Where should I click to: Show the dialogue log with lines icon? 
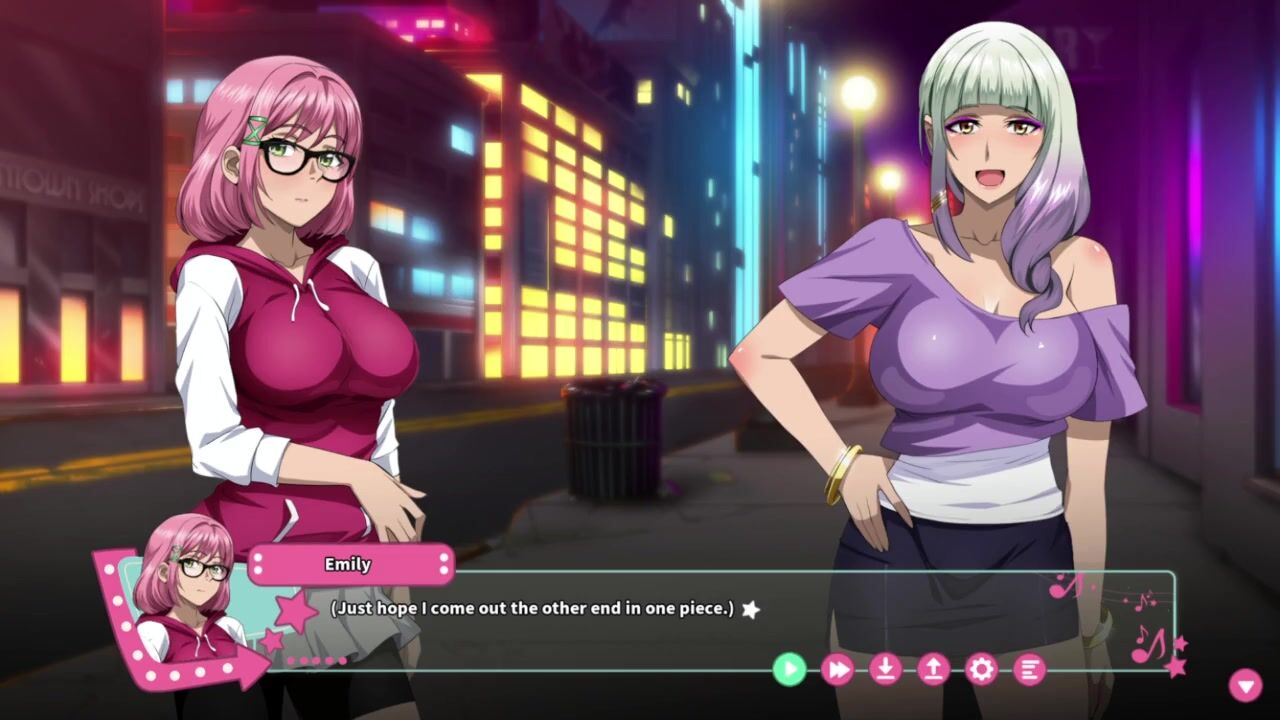[1029, 669]
